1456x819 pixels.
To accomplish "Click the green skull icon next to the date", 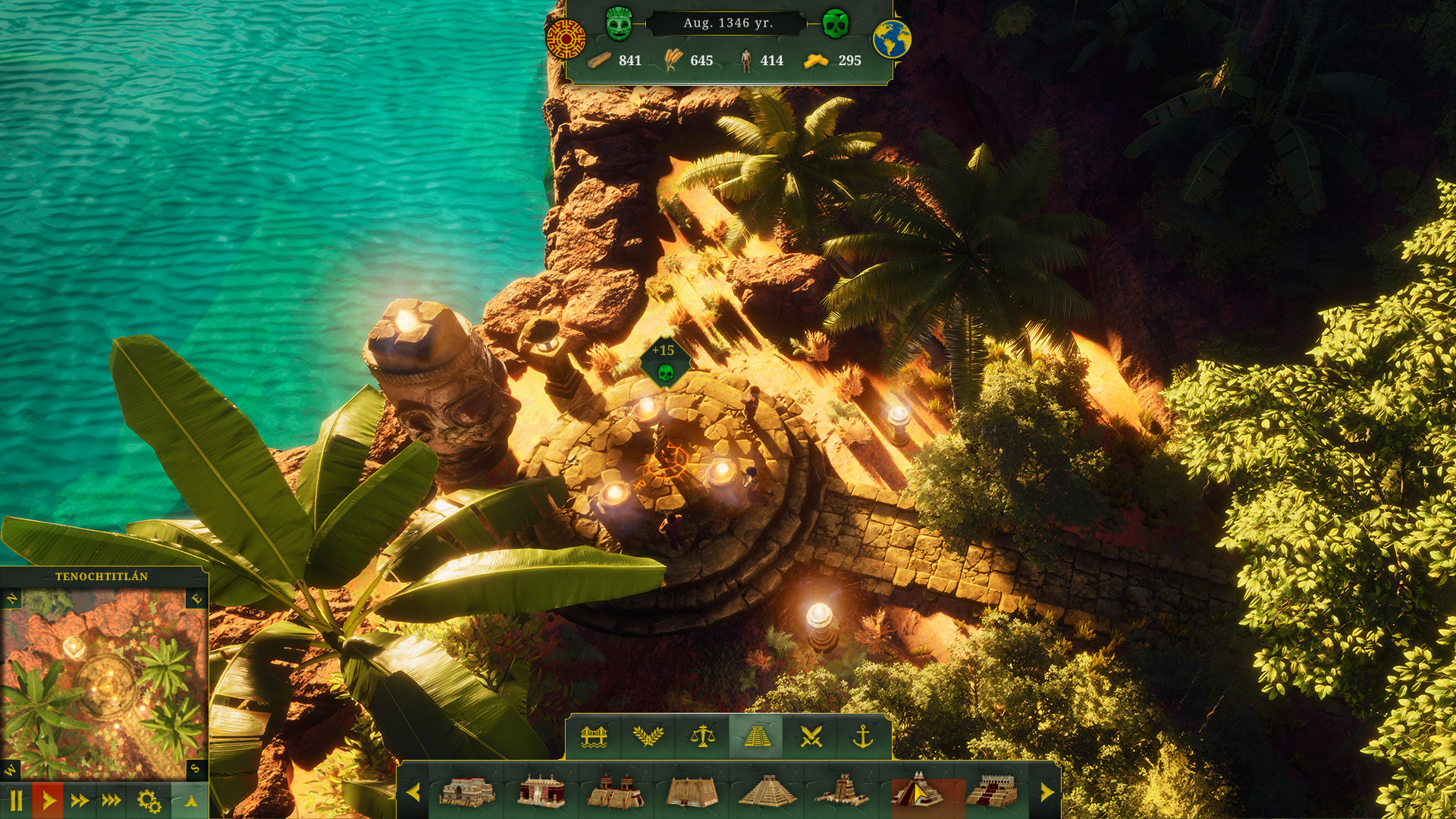I will click(x=836, y=25).
